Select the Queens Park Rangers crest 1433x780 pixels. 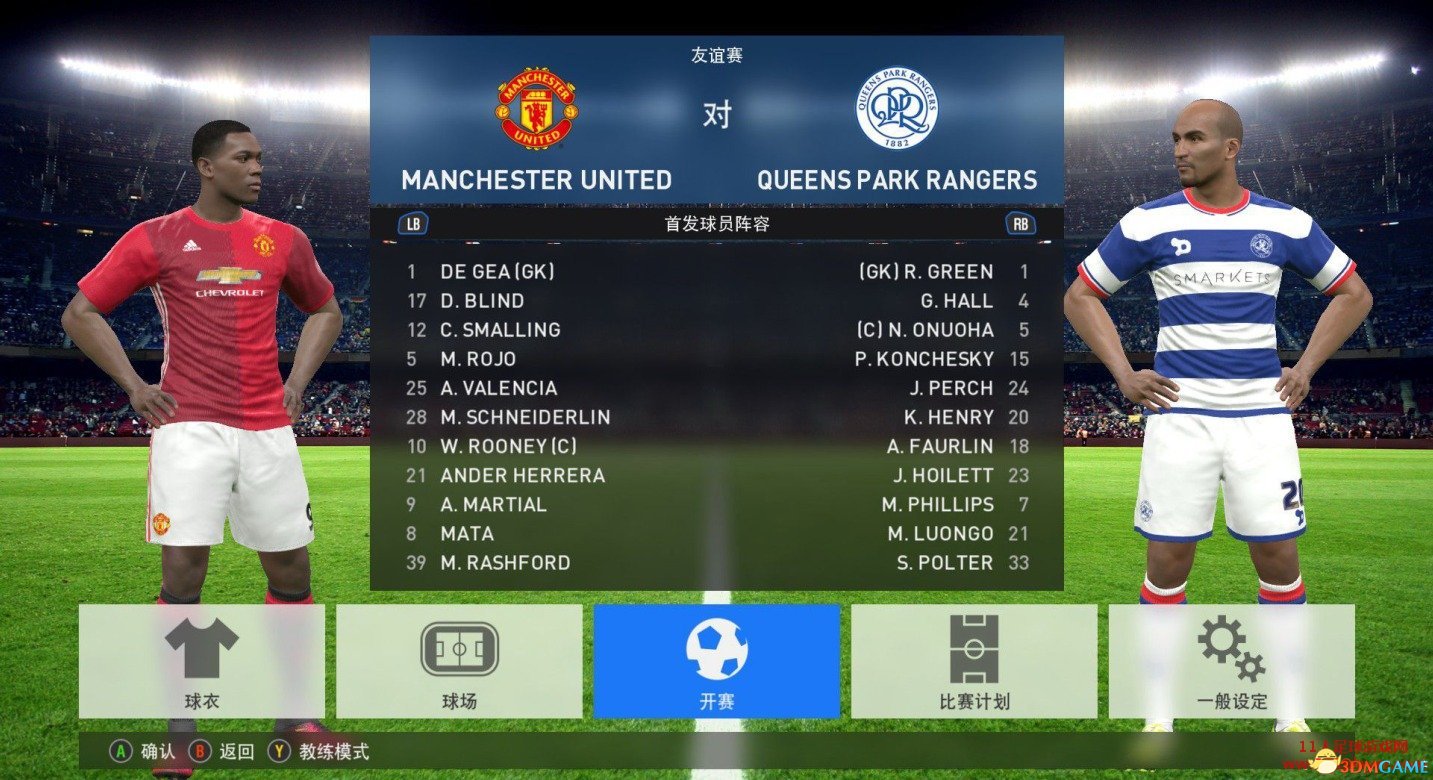tap(896, 108)
